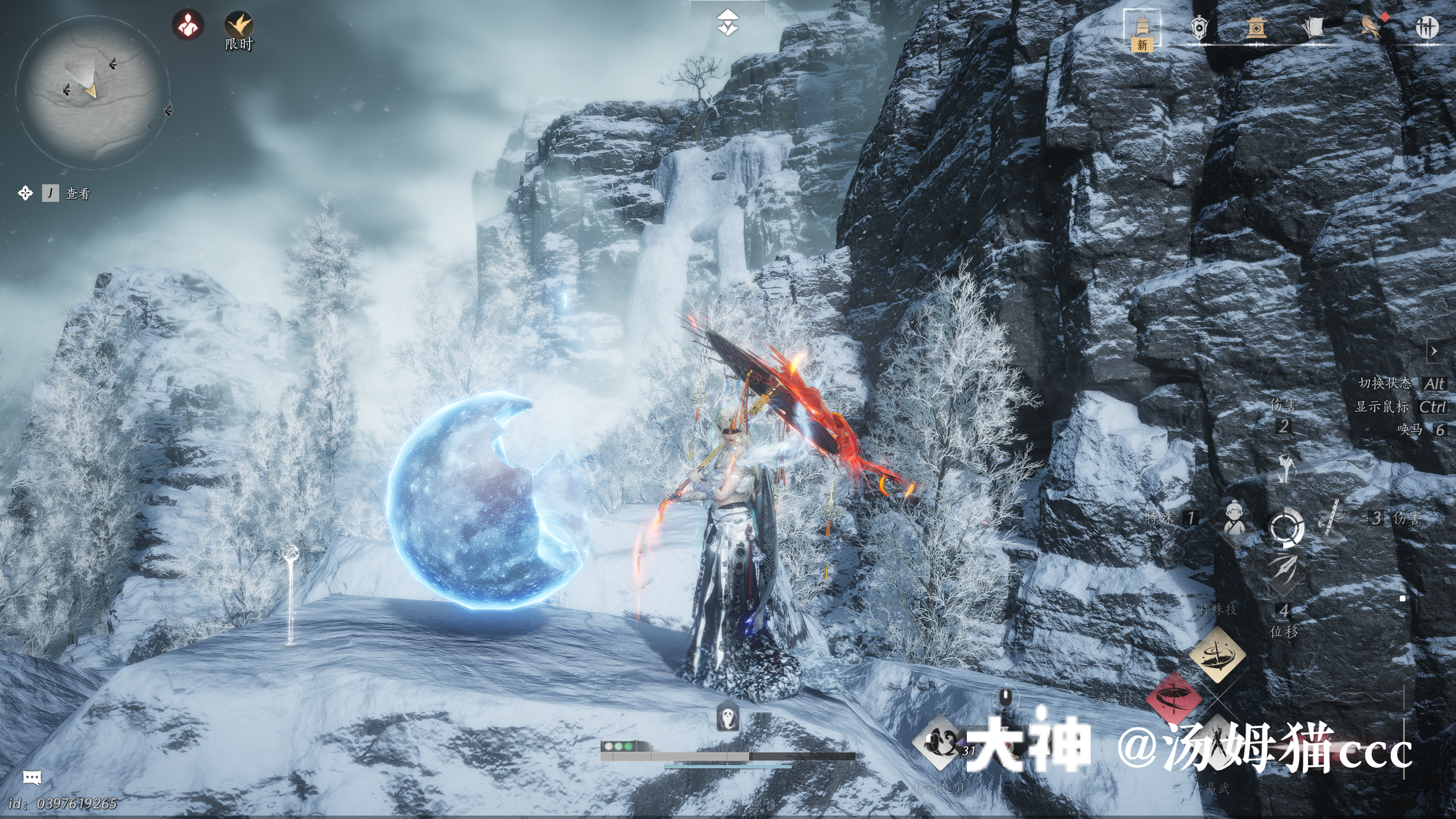Click the compass marker at top center

point(727,23)
